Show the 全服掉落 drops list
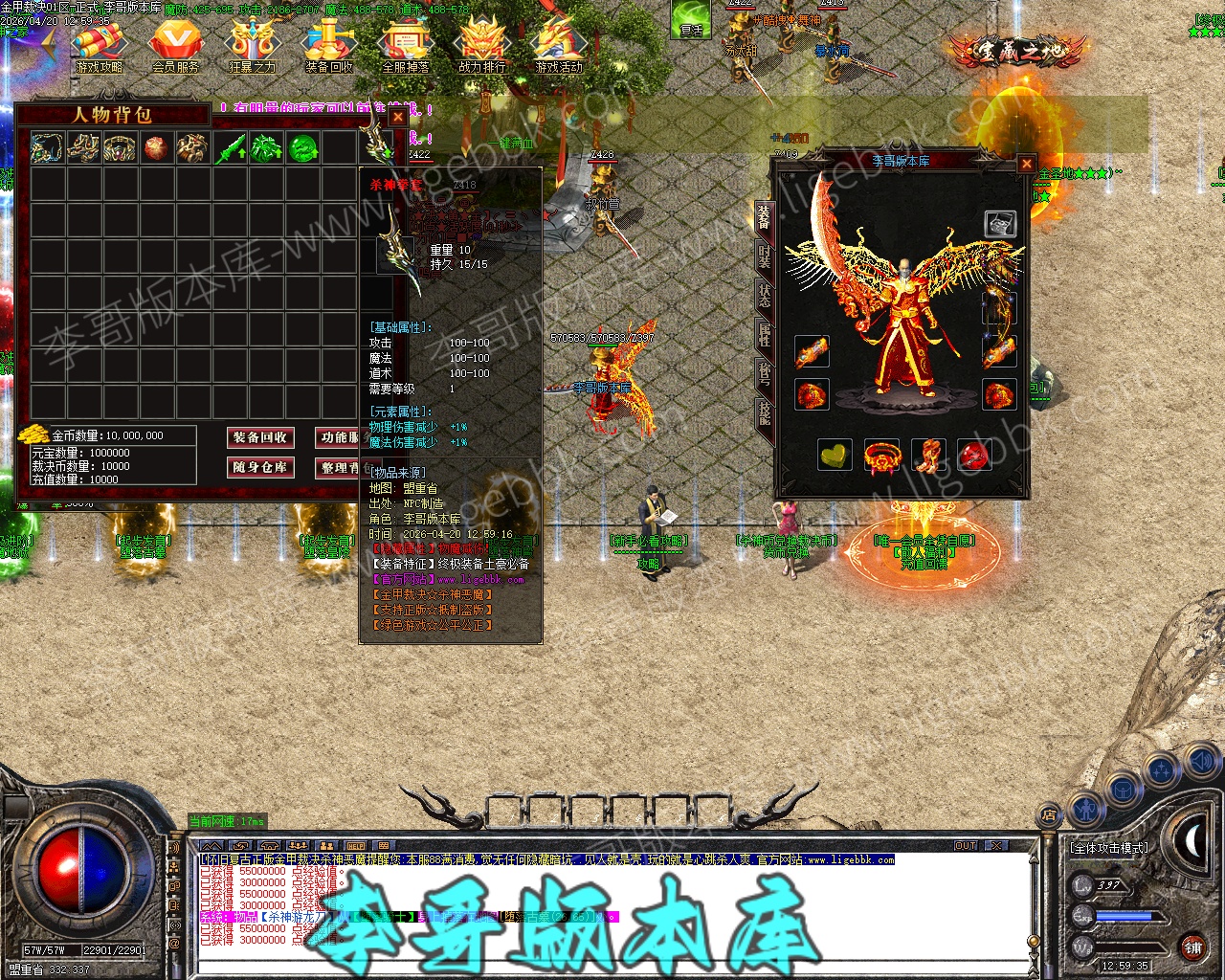 tap(406, 46)
